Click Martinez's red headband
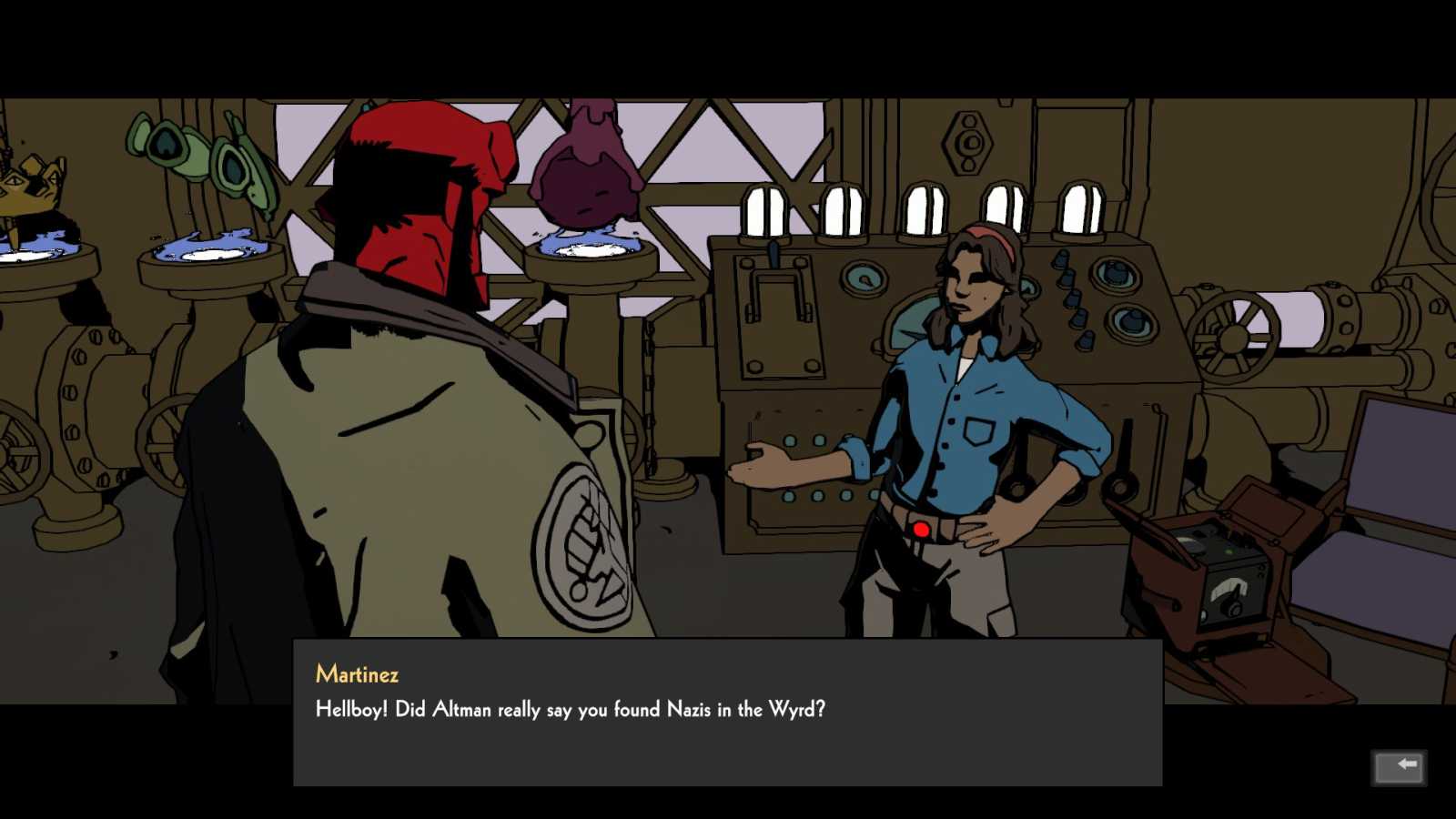Screen dimensions: 1456x819 point(988,237)
